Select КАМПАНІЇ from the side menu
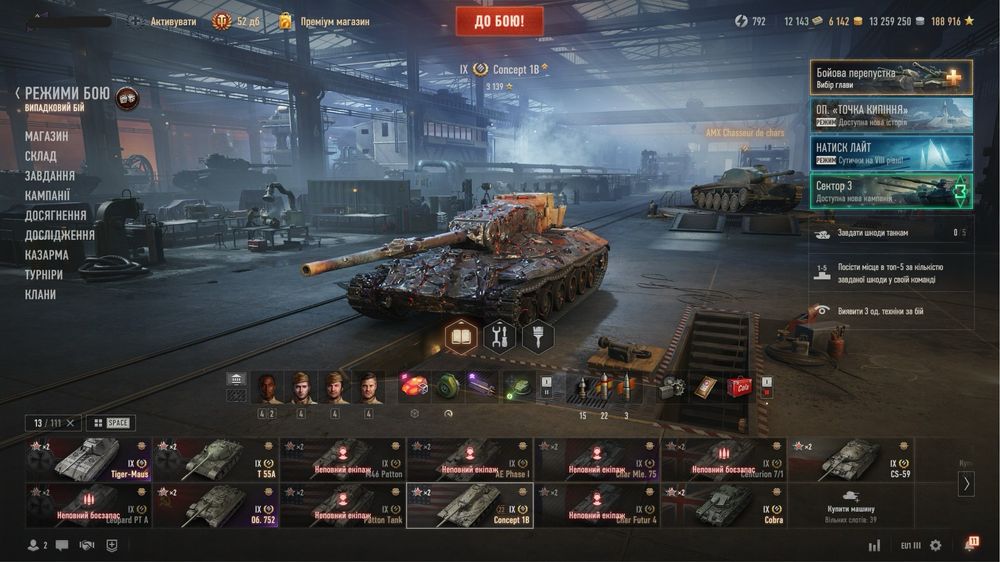Screen dimensions: 1000x562 (x=48, y=196)
